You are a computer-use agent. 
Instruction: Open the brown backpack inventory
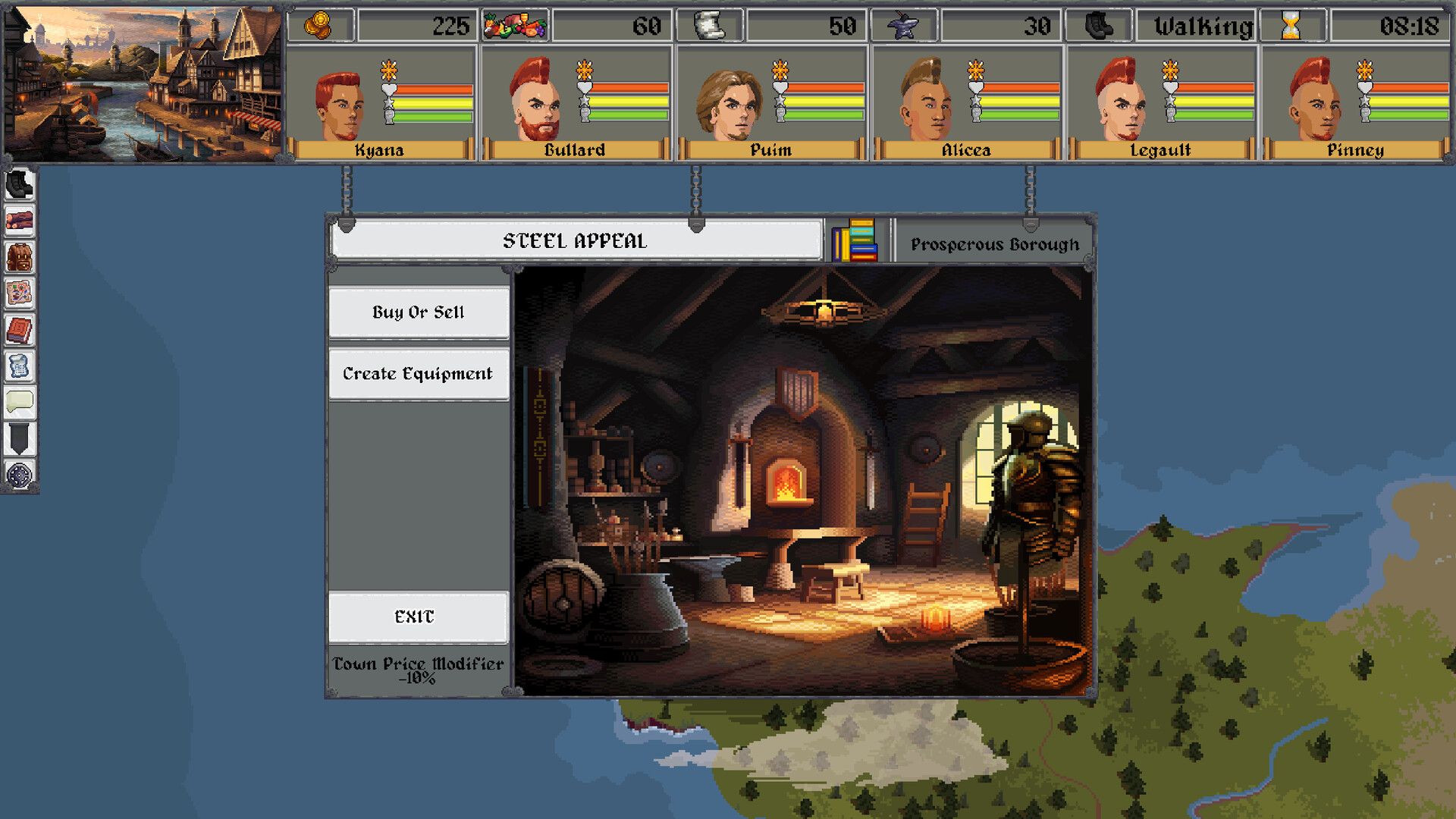pyautogui.click(x=19, y=257)
